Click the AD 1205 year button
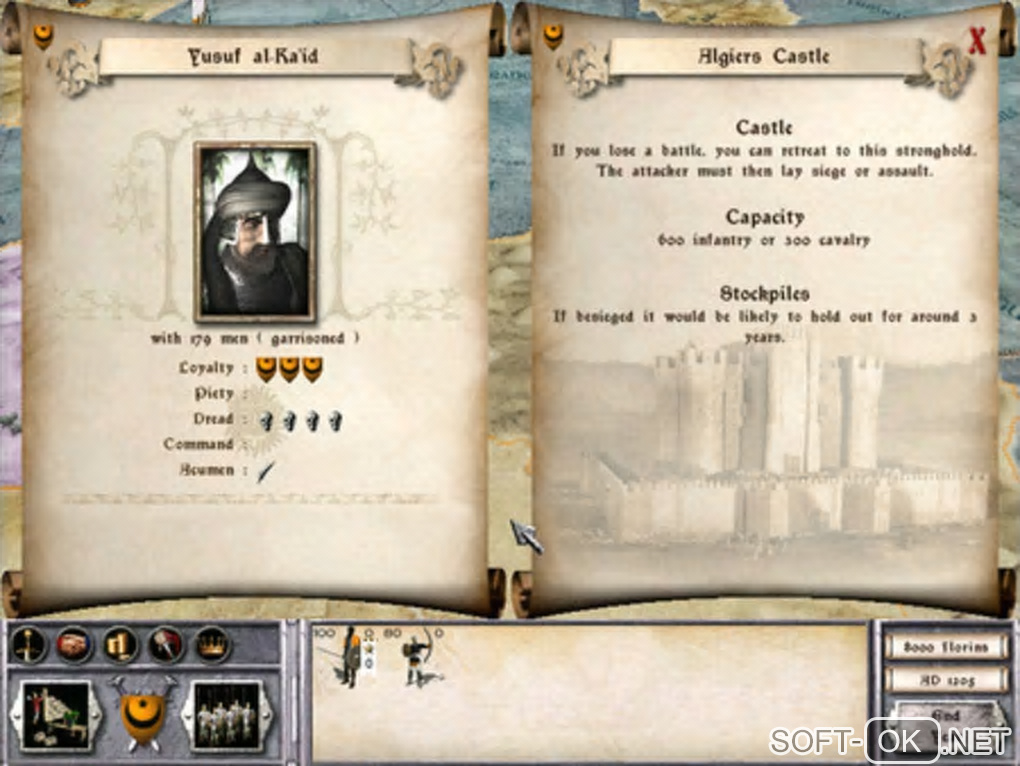 944,680
